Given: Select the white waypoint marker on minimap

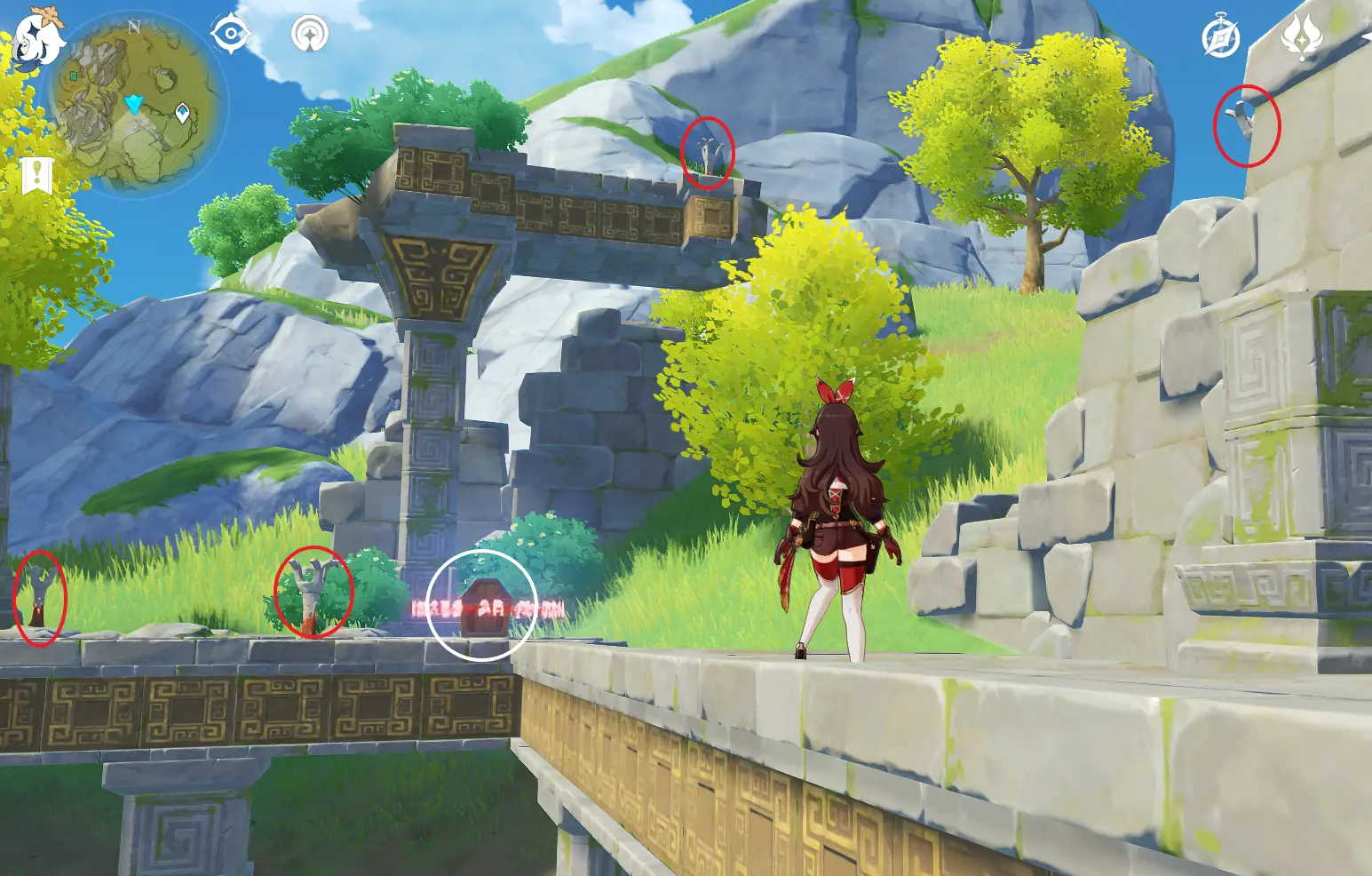Looking at the screenshot, I should [x=183, y=113].
